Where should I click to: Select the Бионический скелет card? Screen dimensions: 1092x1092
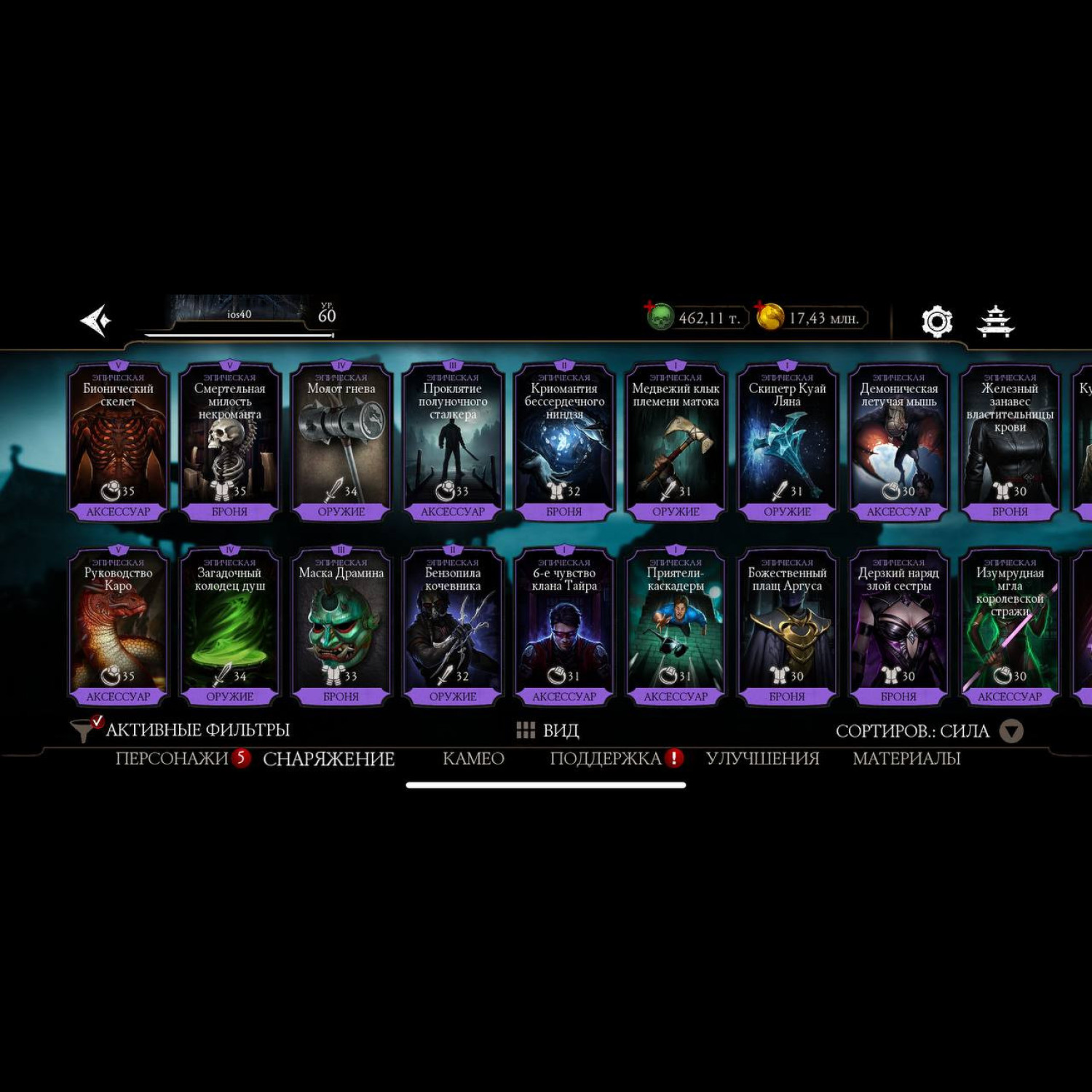click(x=118, y=442)
